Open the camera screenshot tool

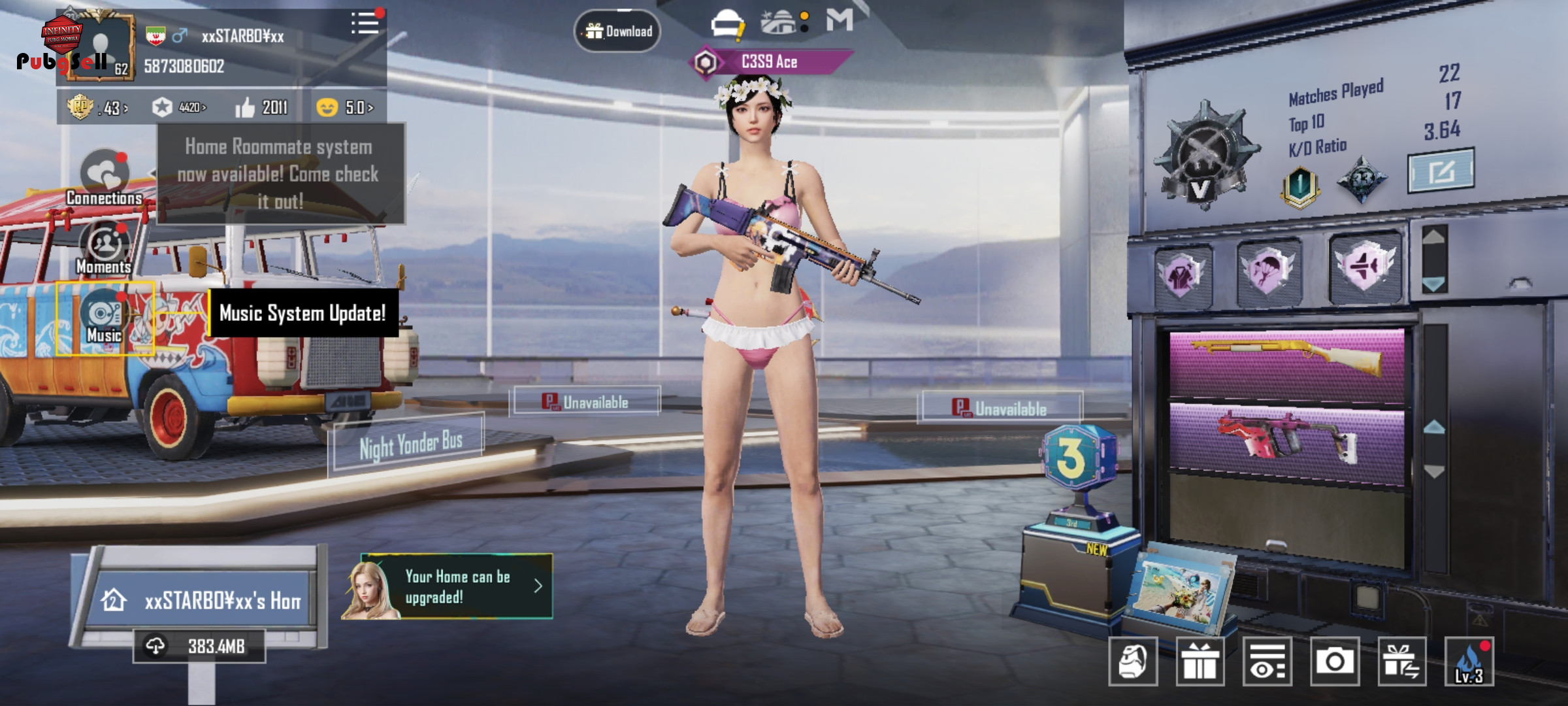[1334, 662]
